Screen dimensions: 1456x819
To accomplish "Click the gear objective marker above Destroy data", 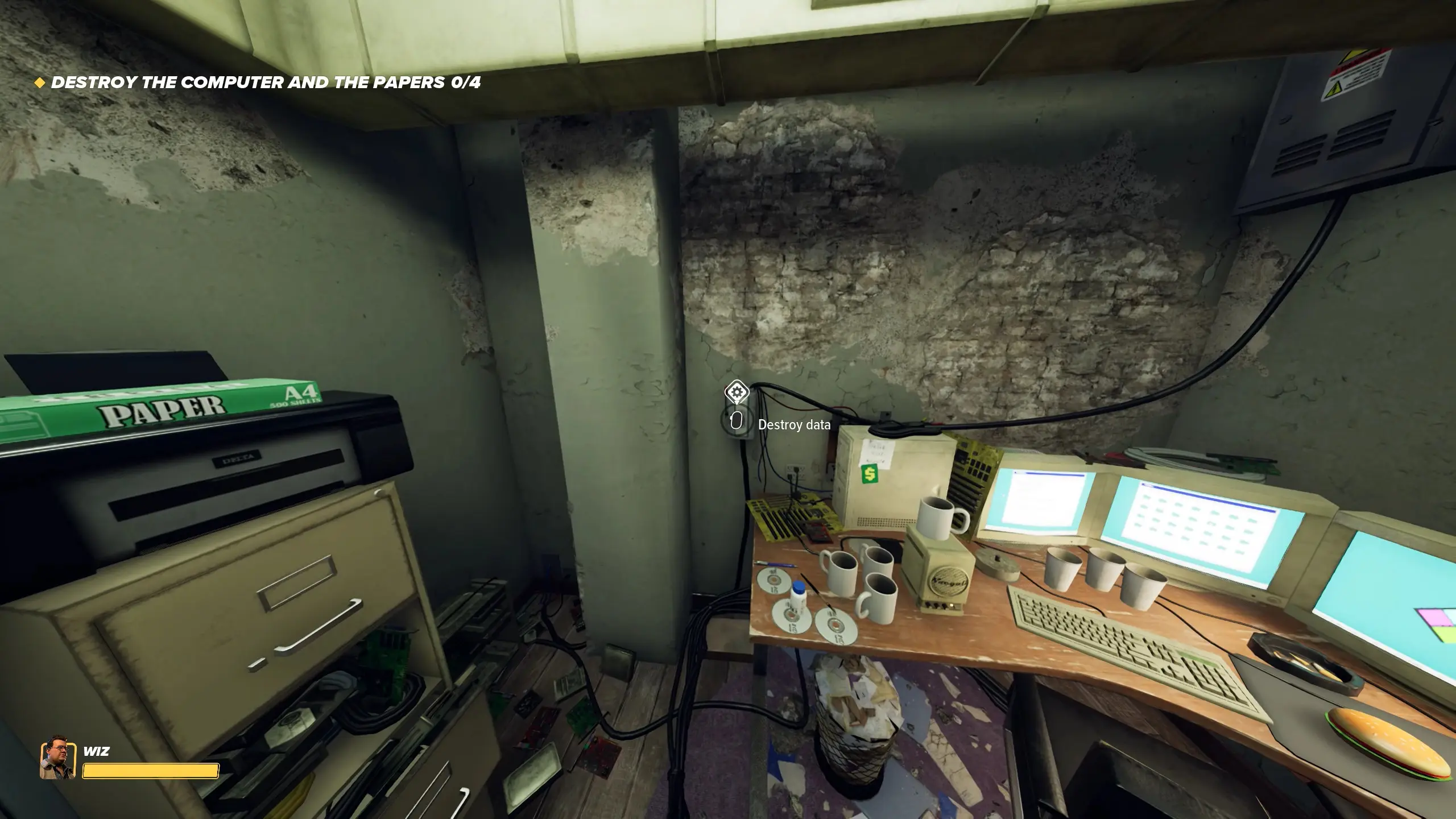I will pyautogui.click(x=736, y=392).
